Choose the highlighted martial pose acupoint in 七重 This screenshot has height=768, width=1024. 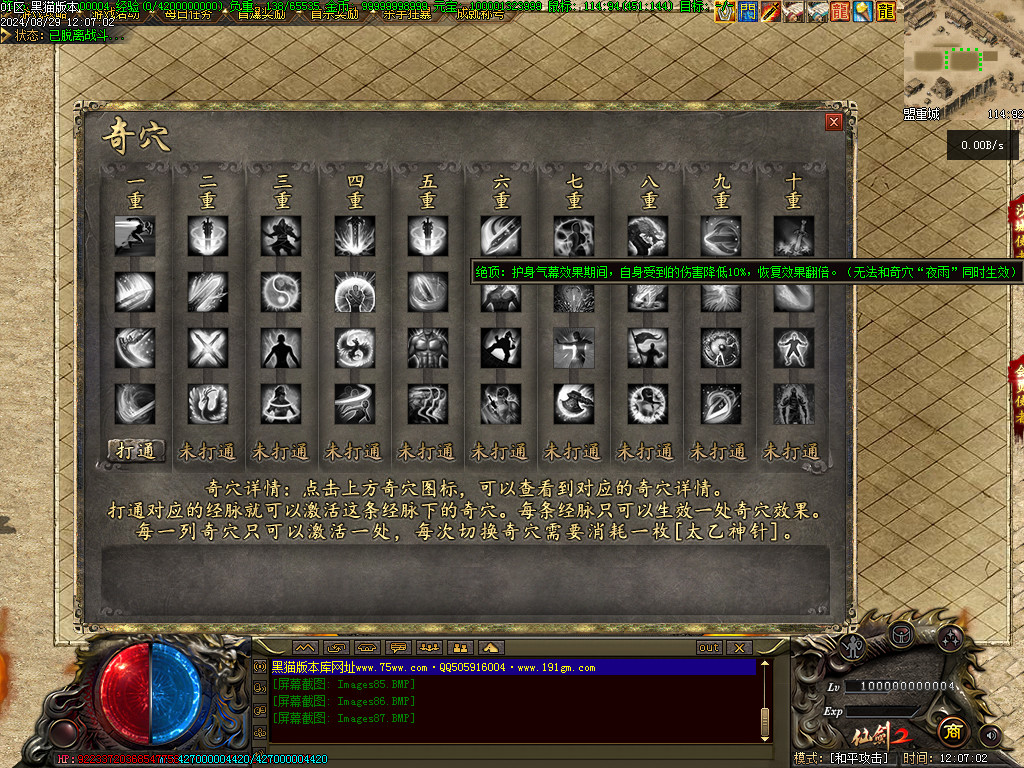tap(573, 348)
